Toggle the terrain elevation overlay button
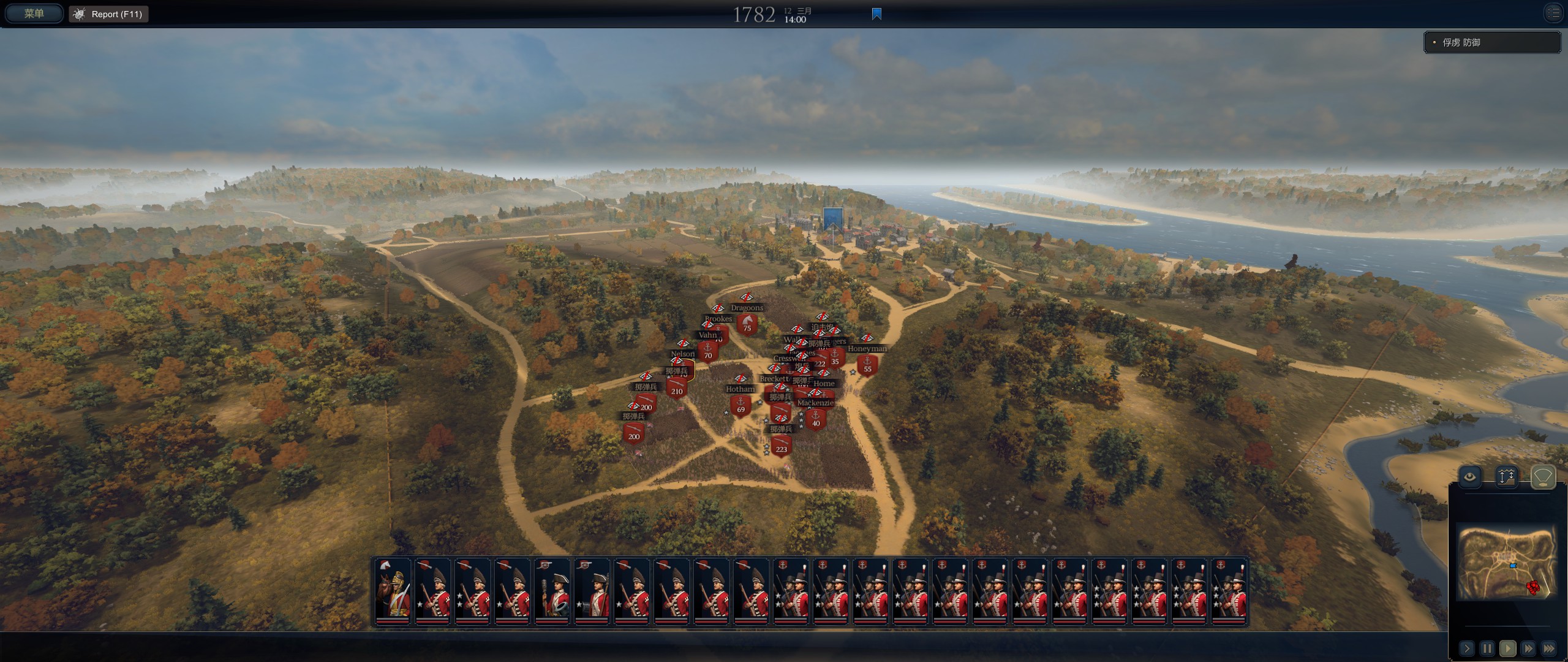The image size is (1568, 662). coord(1506,476)
